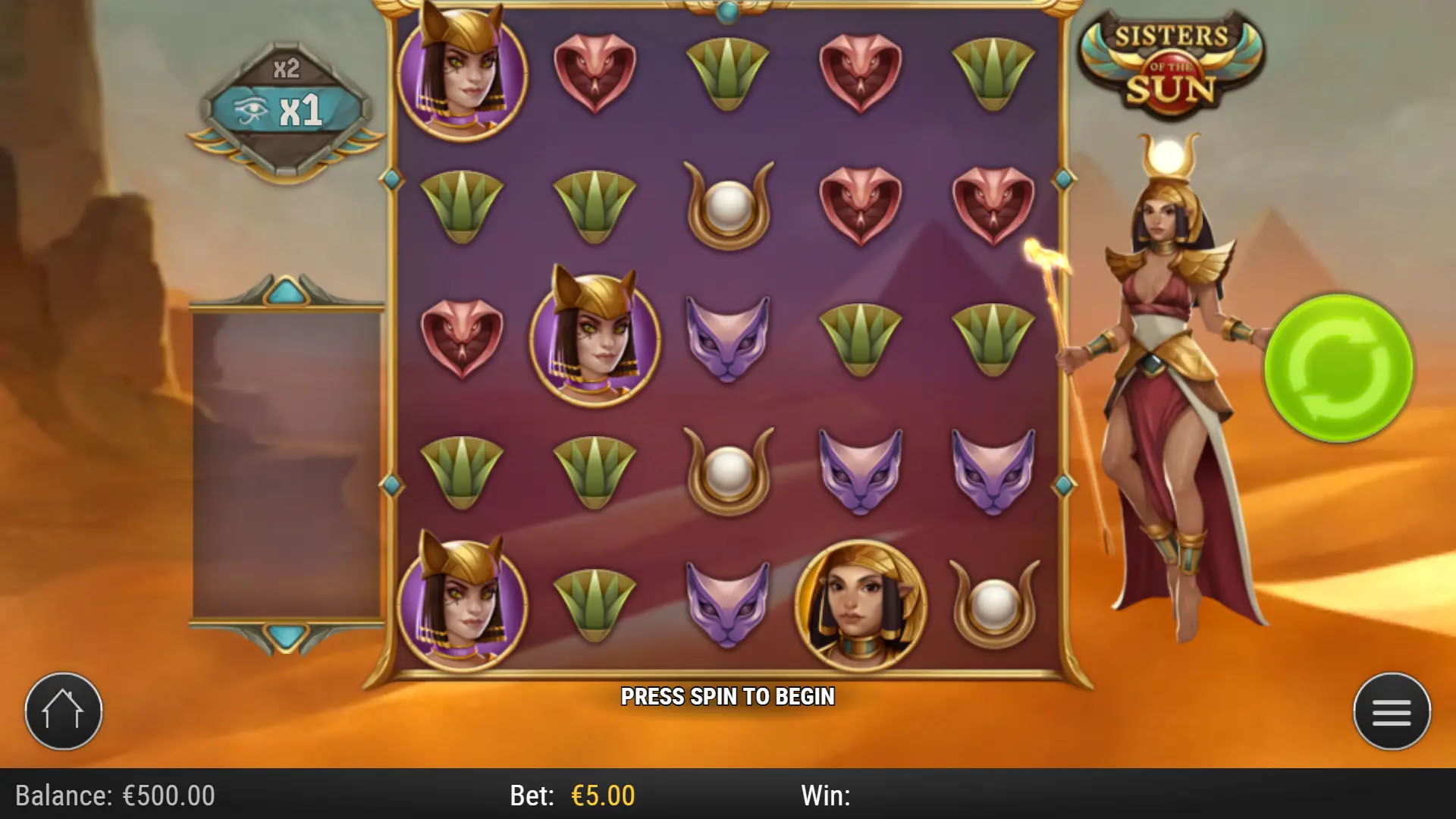Select a green lotus symbol on the reels
1456x819 pixels.
[x=728, y=72]
